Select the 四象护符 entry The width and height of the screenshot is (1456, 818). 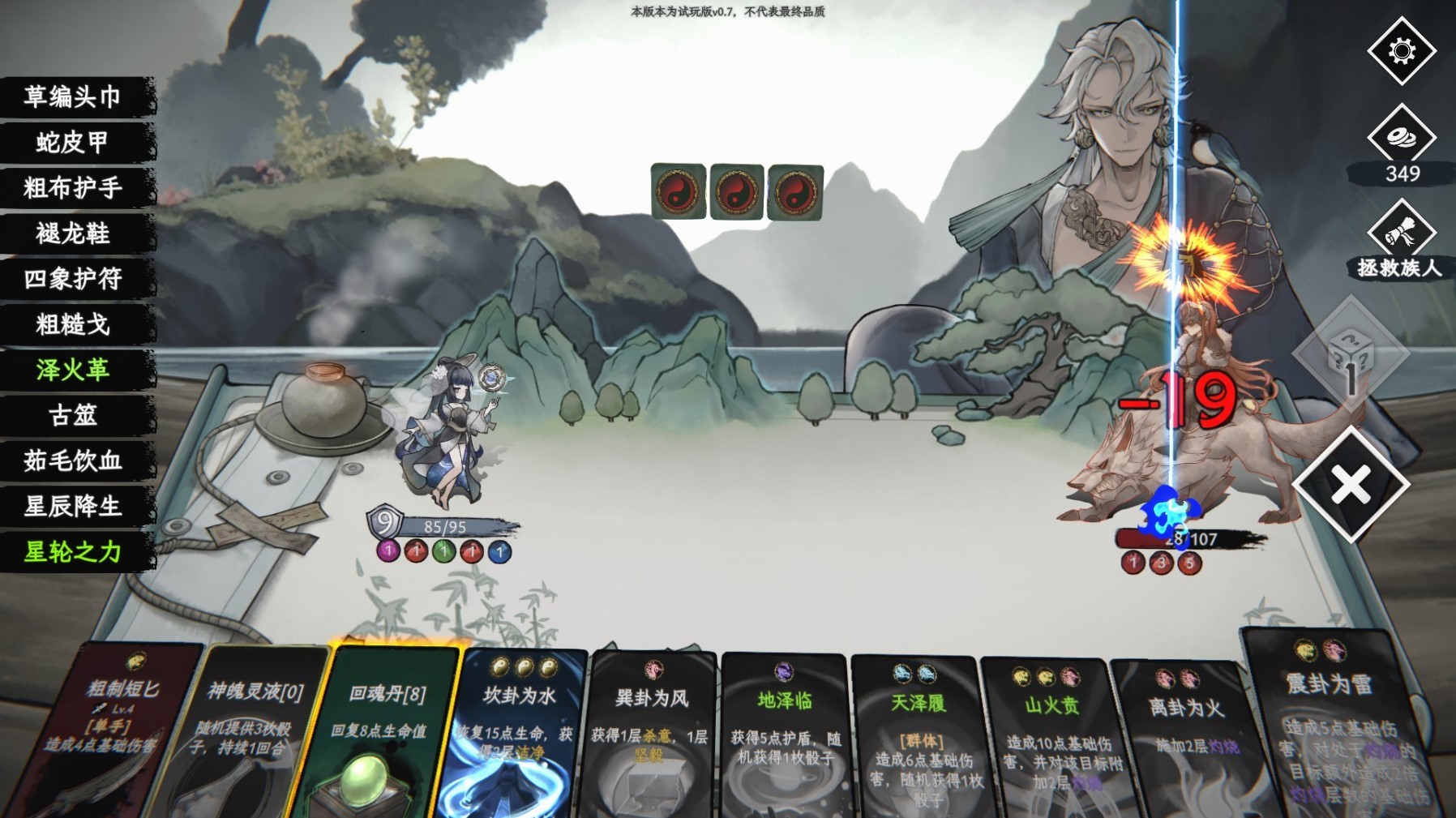coord(73,279)
